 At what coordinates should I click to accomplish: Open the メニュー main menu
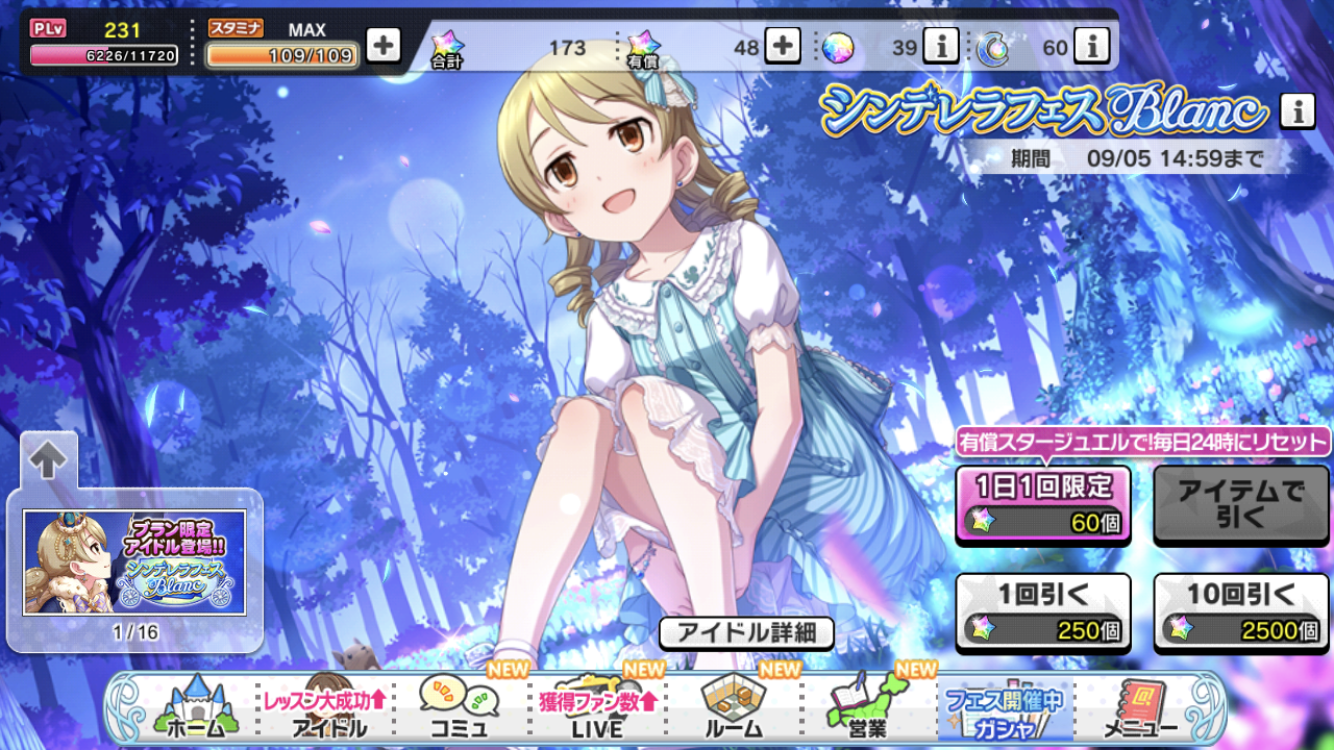[x=1139, y=708]
